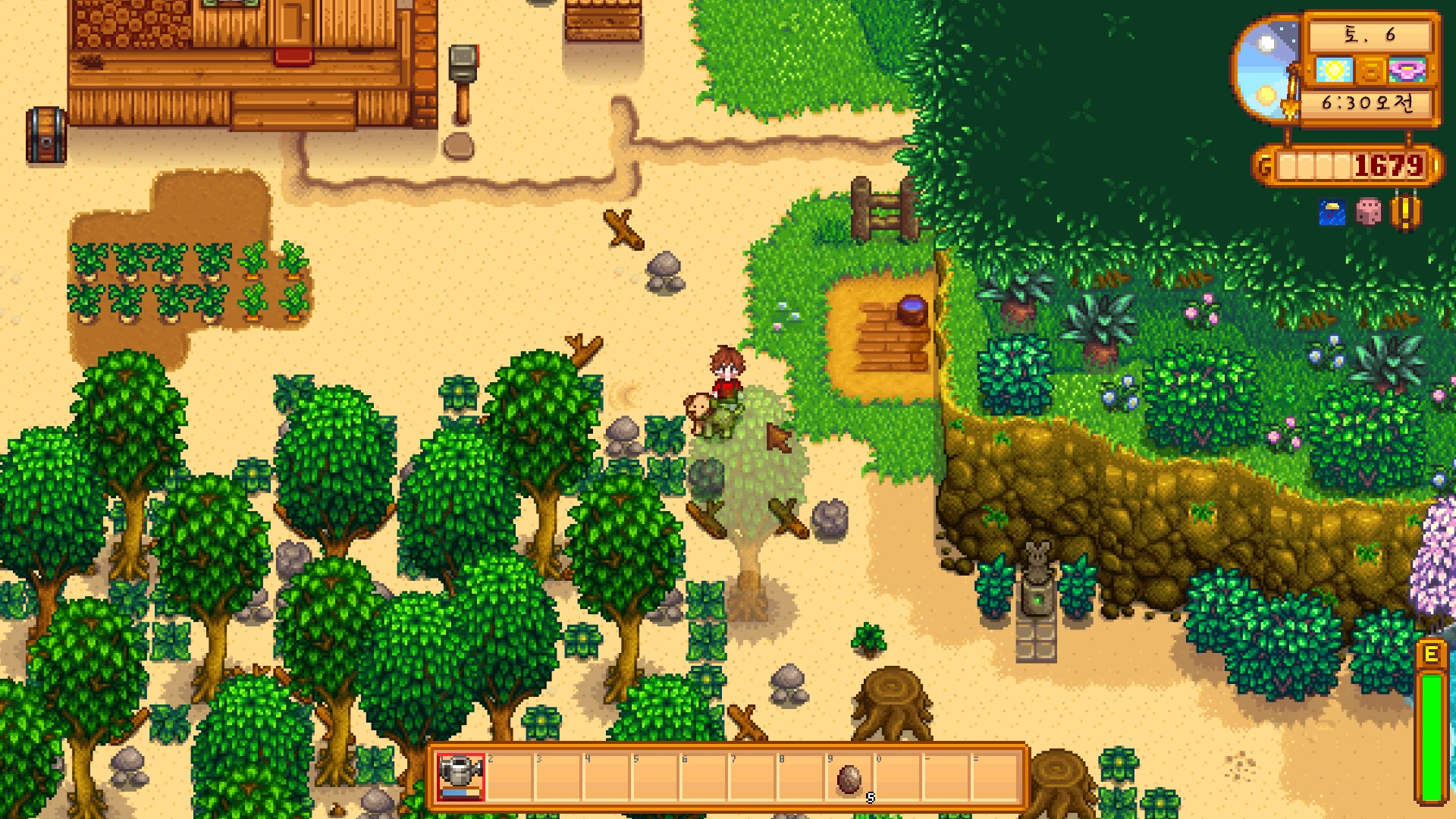The height and width of the screenshot is (819, 1456).
Task: Click the blue buff icon beside the dice
Action: click(1332, 212)
